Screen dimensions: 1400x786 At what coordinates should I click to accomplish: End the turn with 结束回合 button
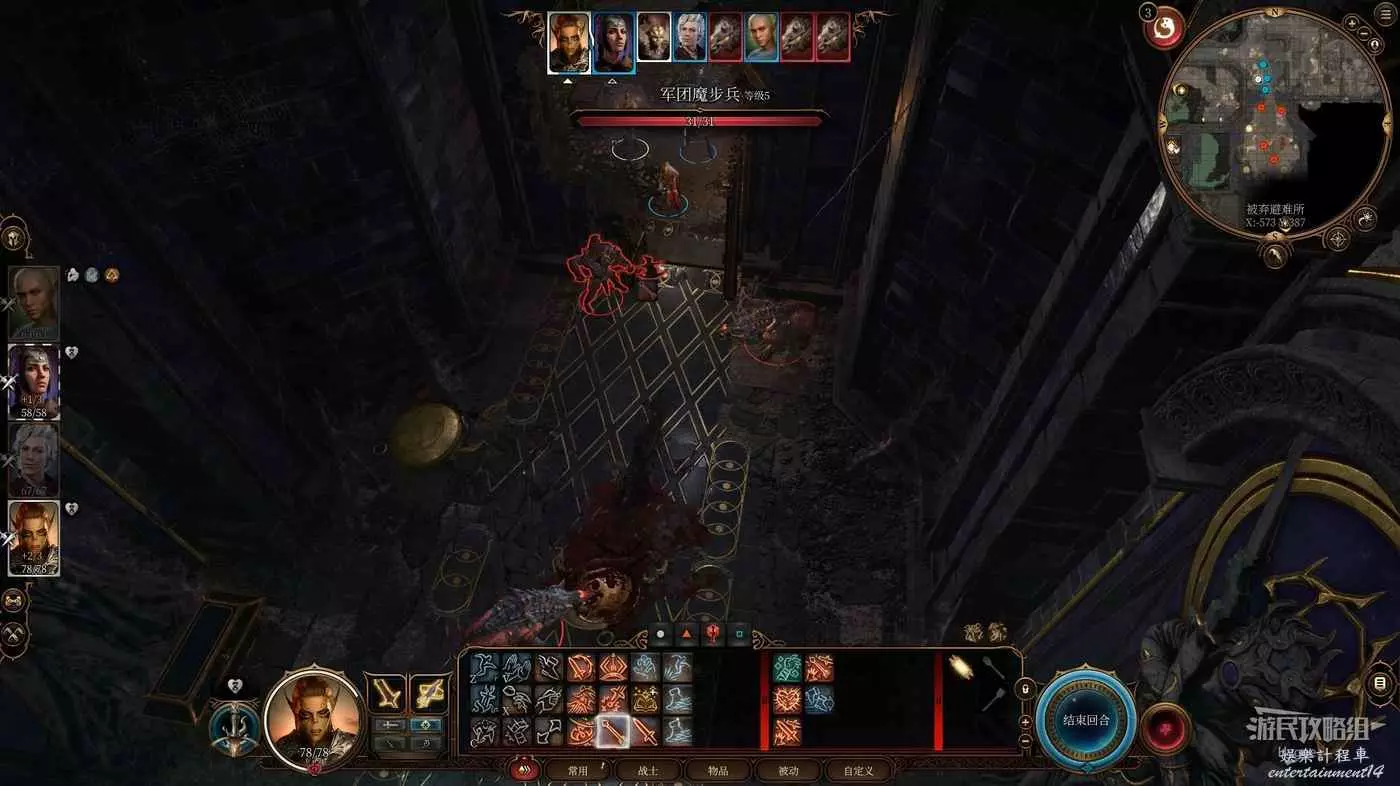tap(1085, 720)
